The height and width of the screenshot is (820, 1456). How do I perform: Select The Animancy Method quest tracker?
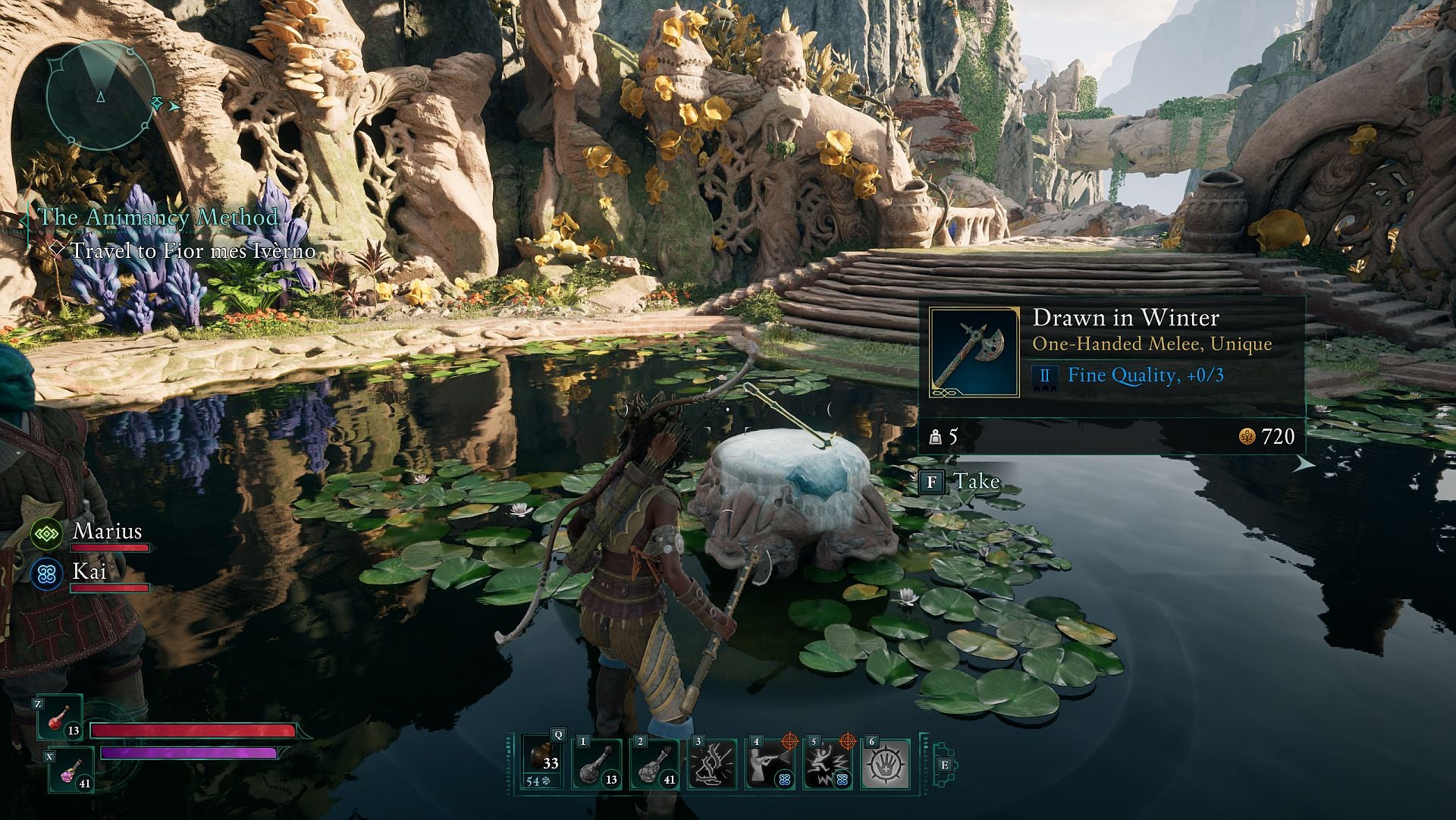[x=158, y=217]
